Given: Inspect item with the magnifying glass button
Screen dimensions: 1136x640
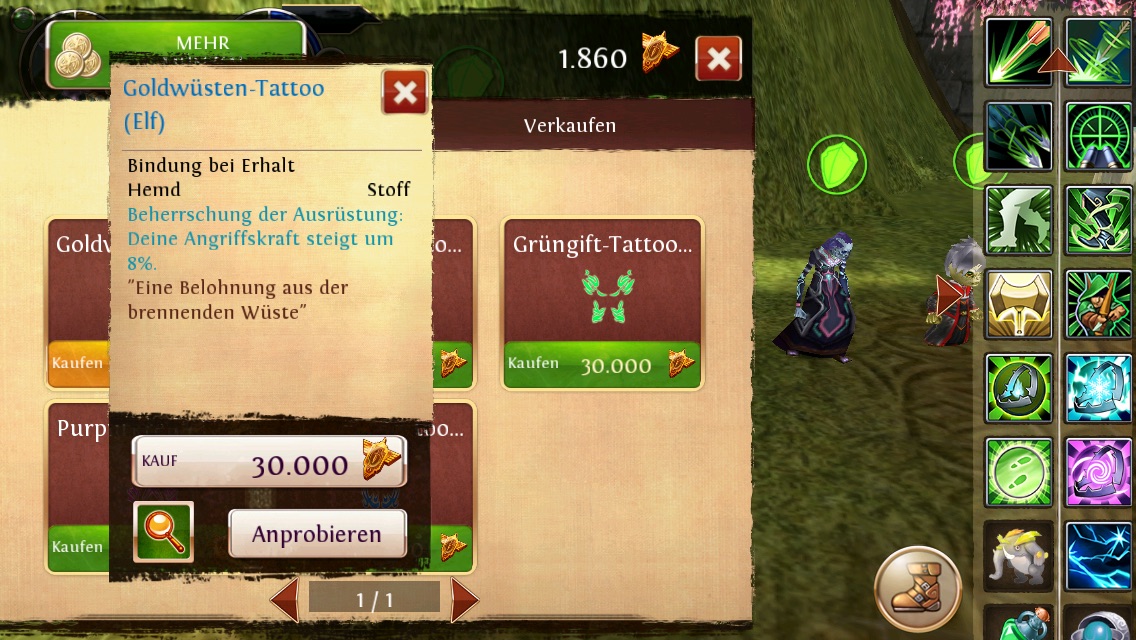Looking at the screenshot, I should pyautogui.click(x=163, y=531).
